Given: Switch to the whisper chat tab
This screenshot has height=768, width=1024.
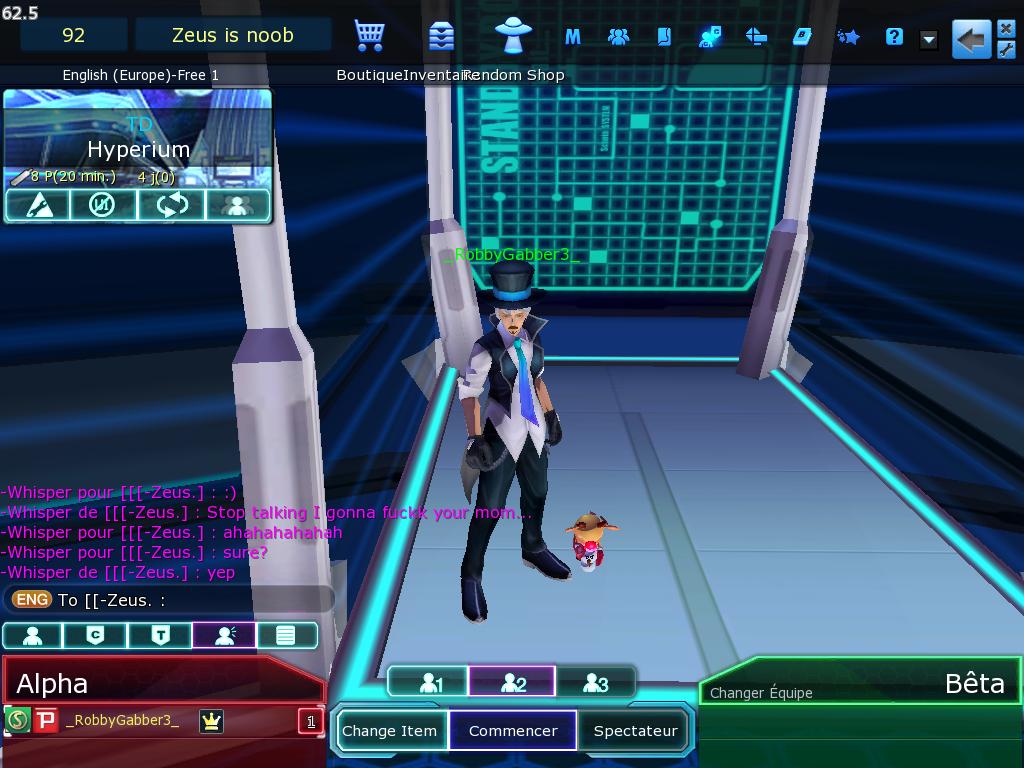Looking at the screenshot, I should click(224, 635).
